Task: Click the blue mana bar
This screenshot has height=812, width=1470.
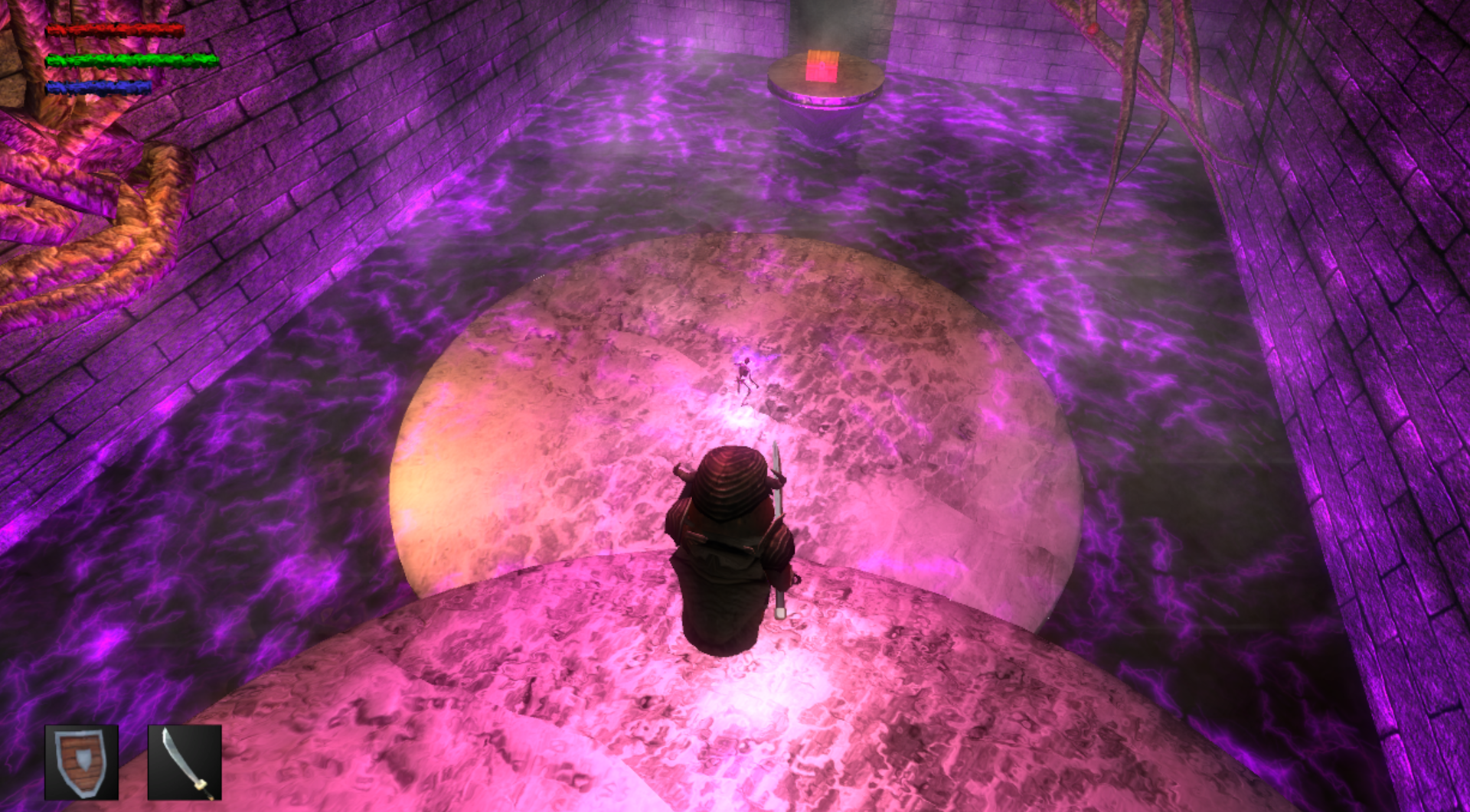Action: click(x=100, y=86)
